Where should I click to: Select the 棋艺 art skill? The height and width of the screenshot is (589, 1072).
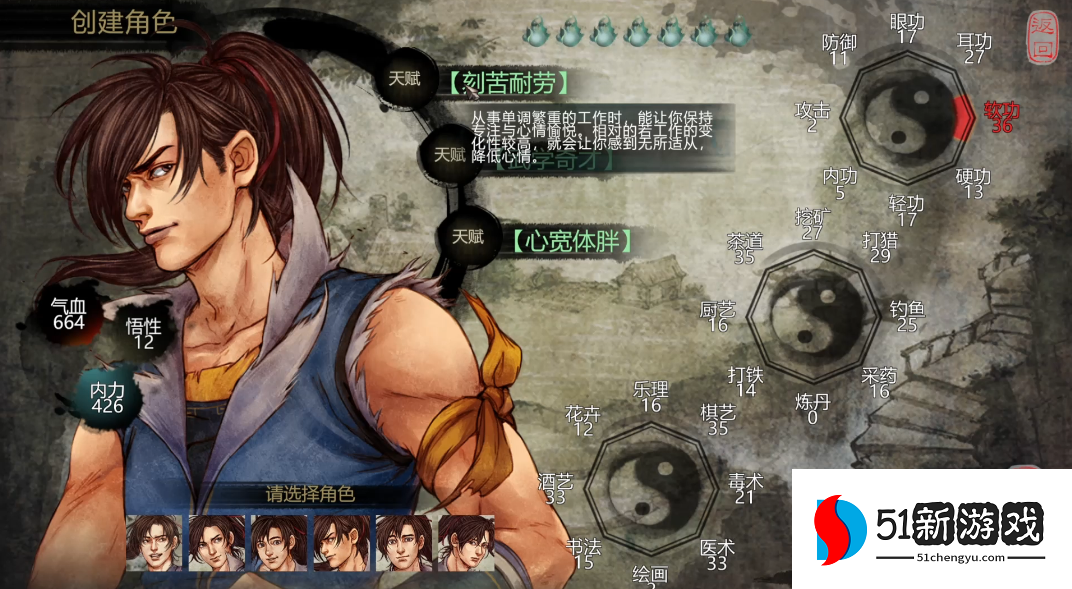717,420
